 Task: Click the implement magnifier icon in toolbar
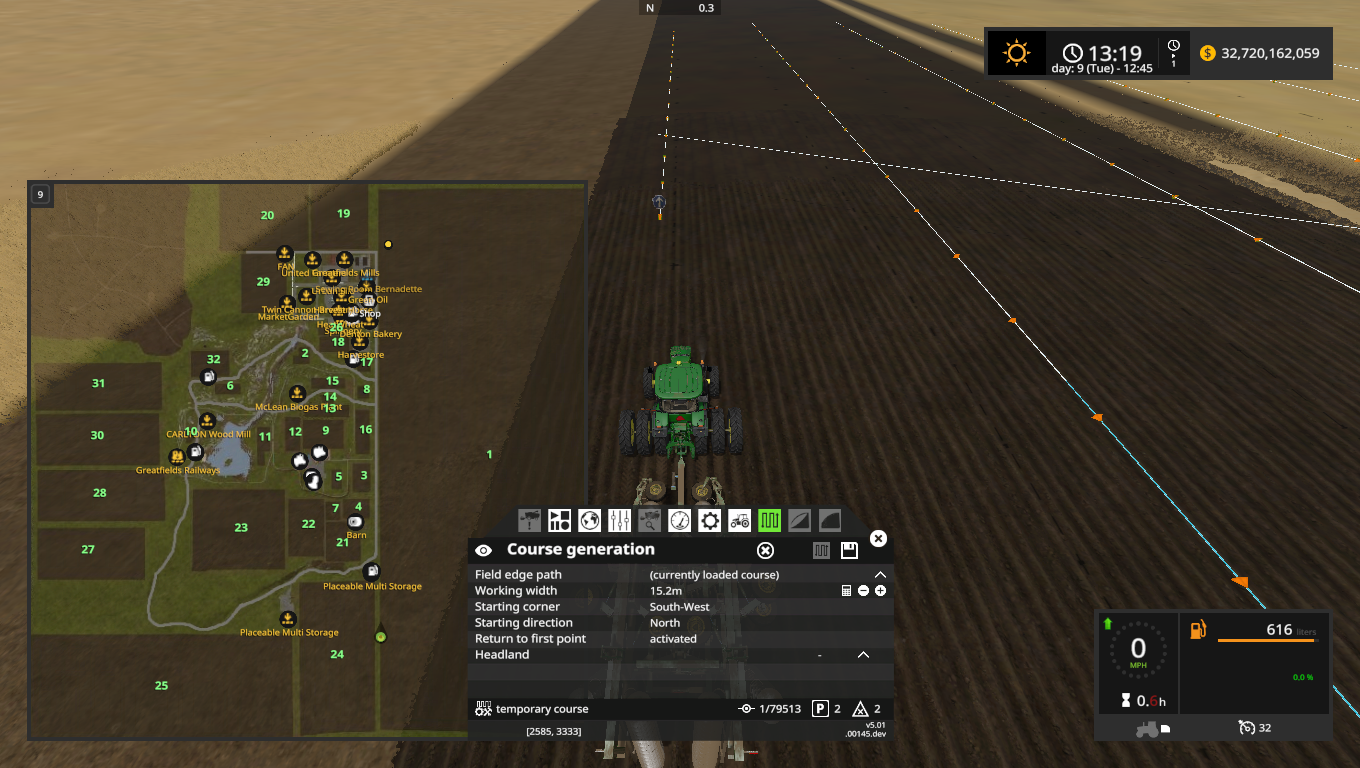click(x=650, y=520)
